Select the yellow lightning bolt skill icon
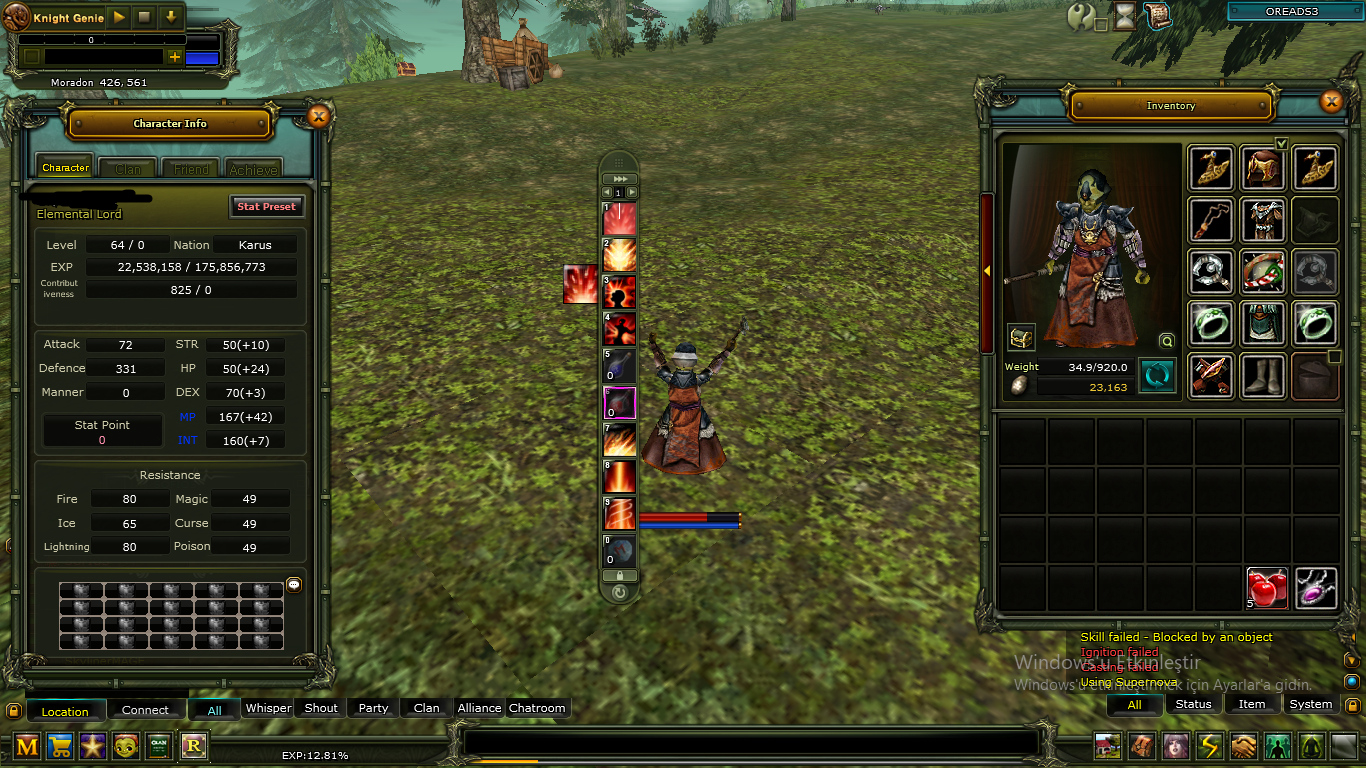Screen dimensions: 1366x768 1209,746
